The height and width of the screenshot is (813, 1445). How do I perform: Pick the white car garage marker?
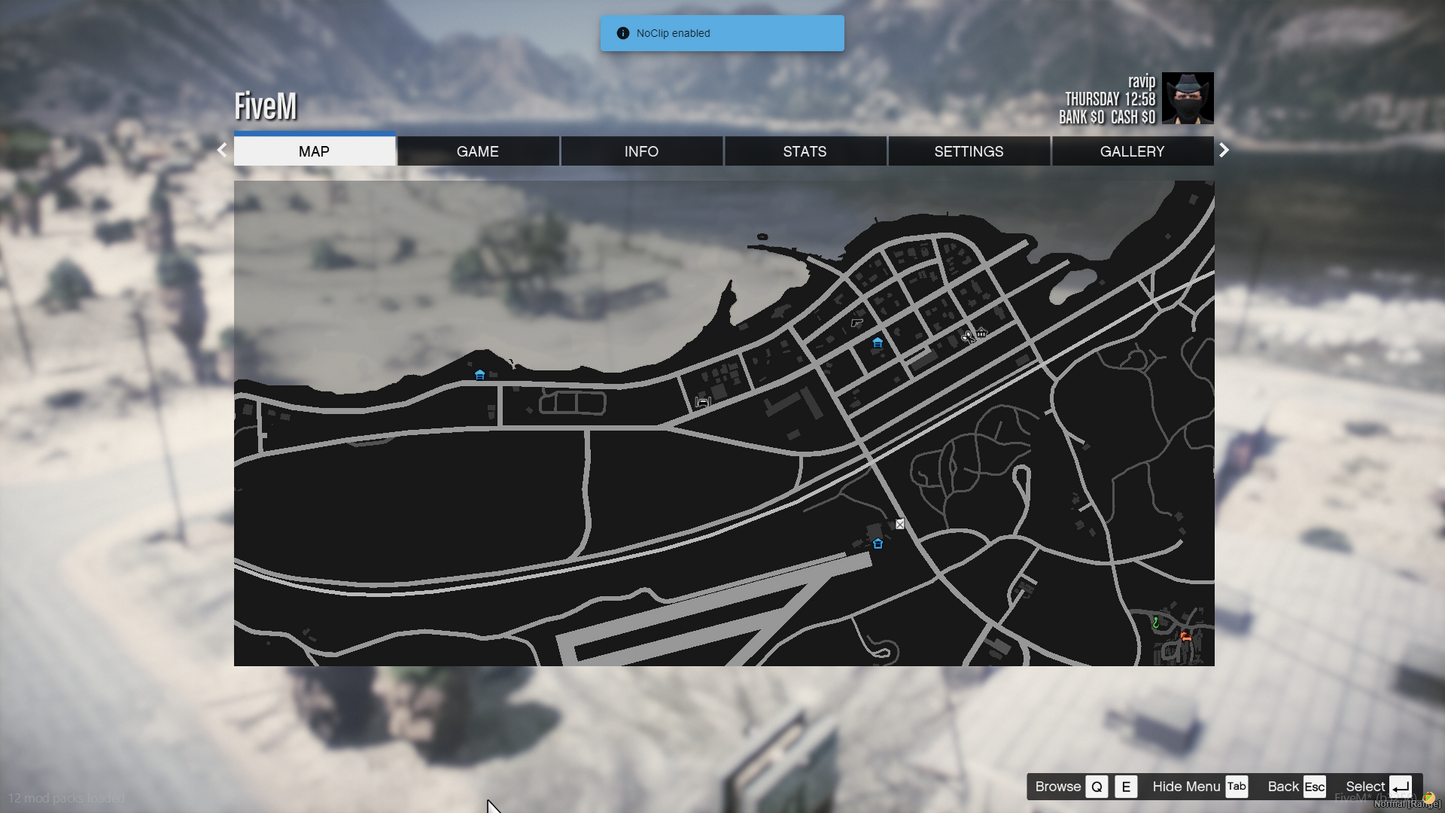click(x=702, y=402)
